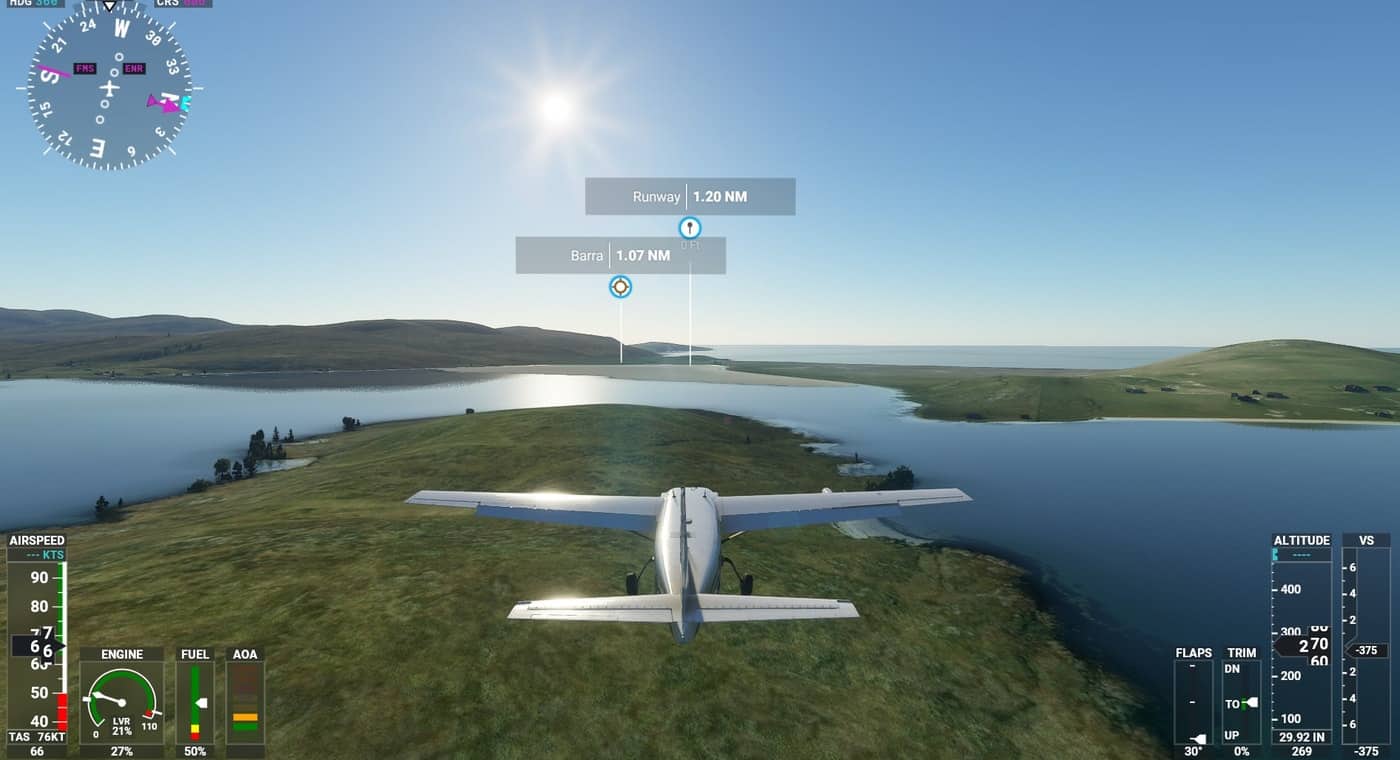Click the Barra target marker icon
The width and height of the screenshot is (1400, 760).
(x=620, y=287)
